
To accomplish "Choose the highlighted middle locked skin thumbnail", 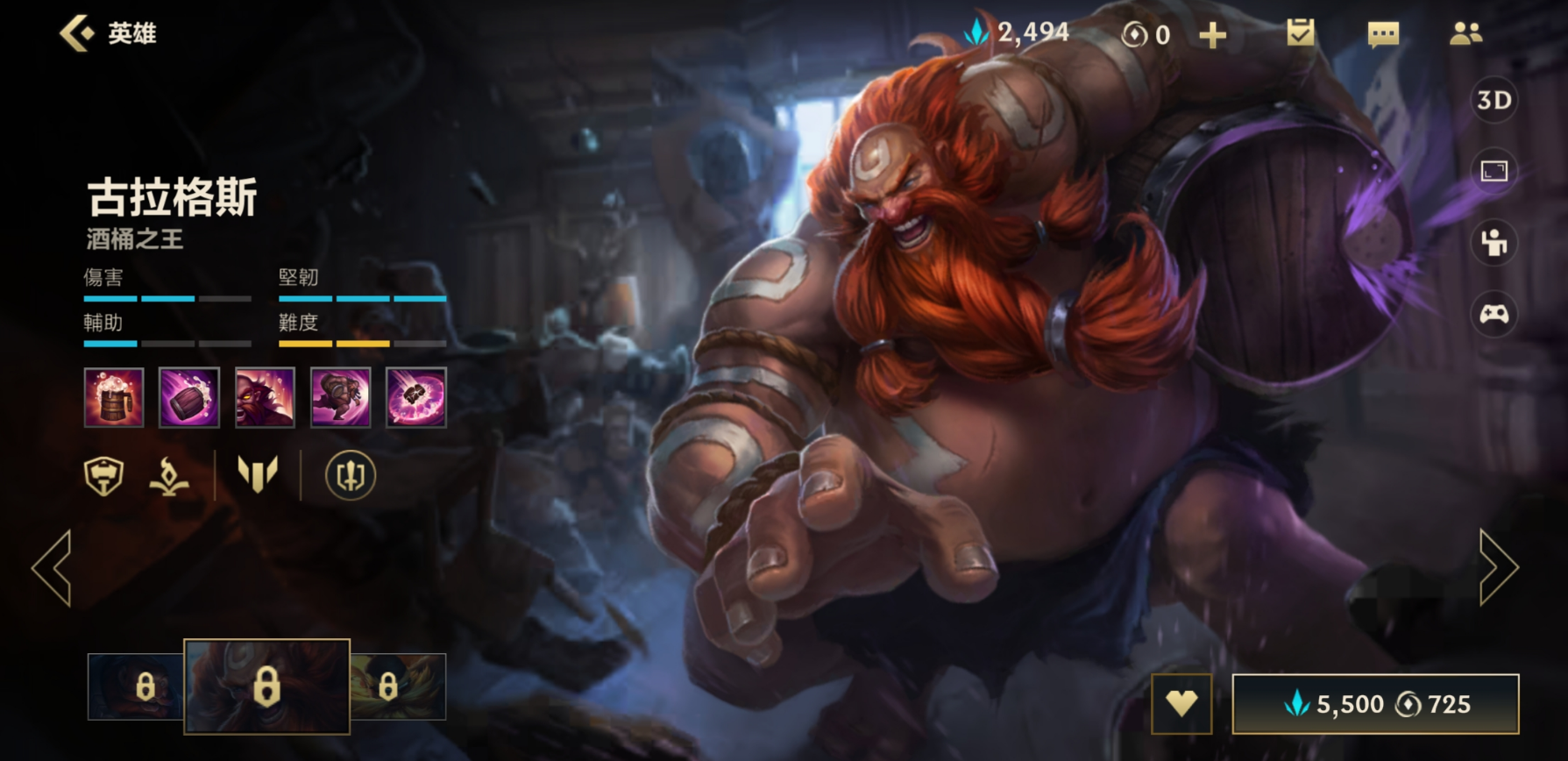I will (266, 686).
